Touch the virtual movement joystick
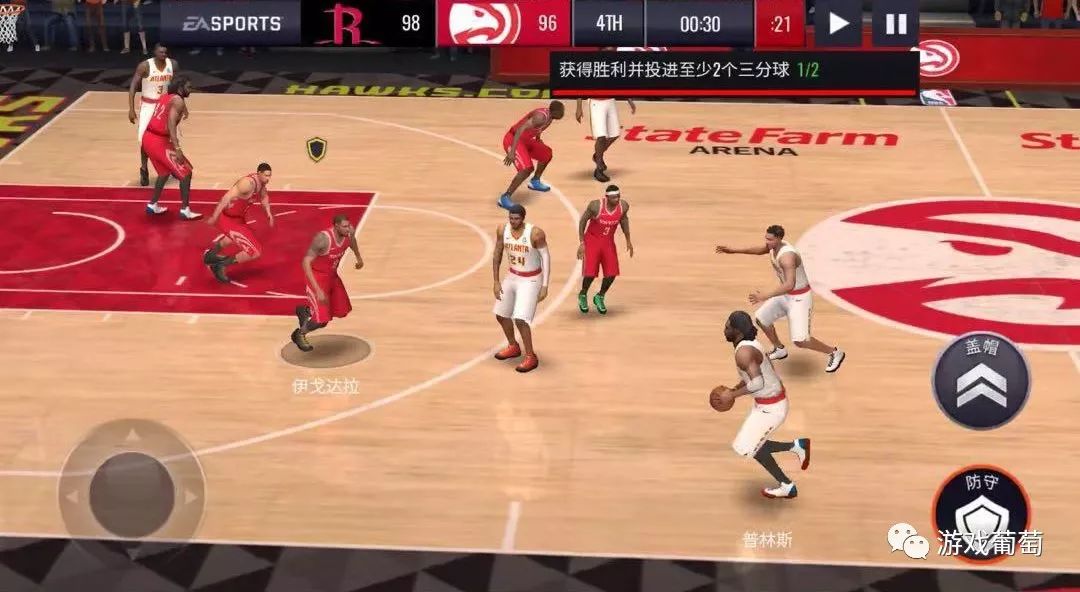 131,494
